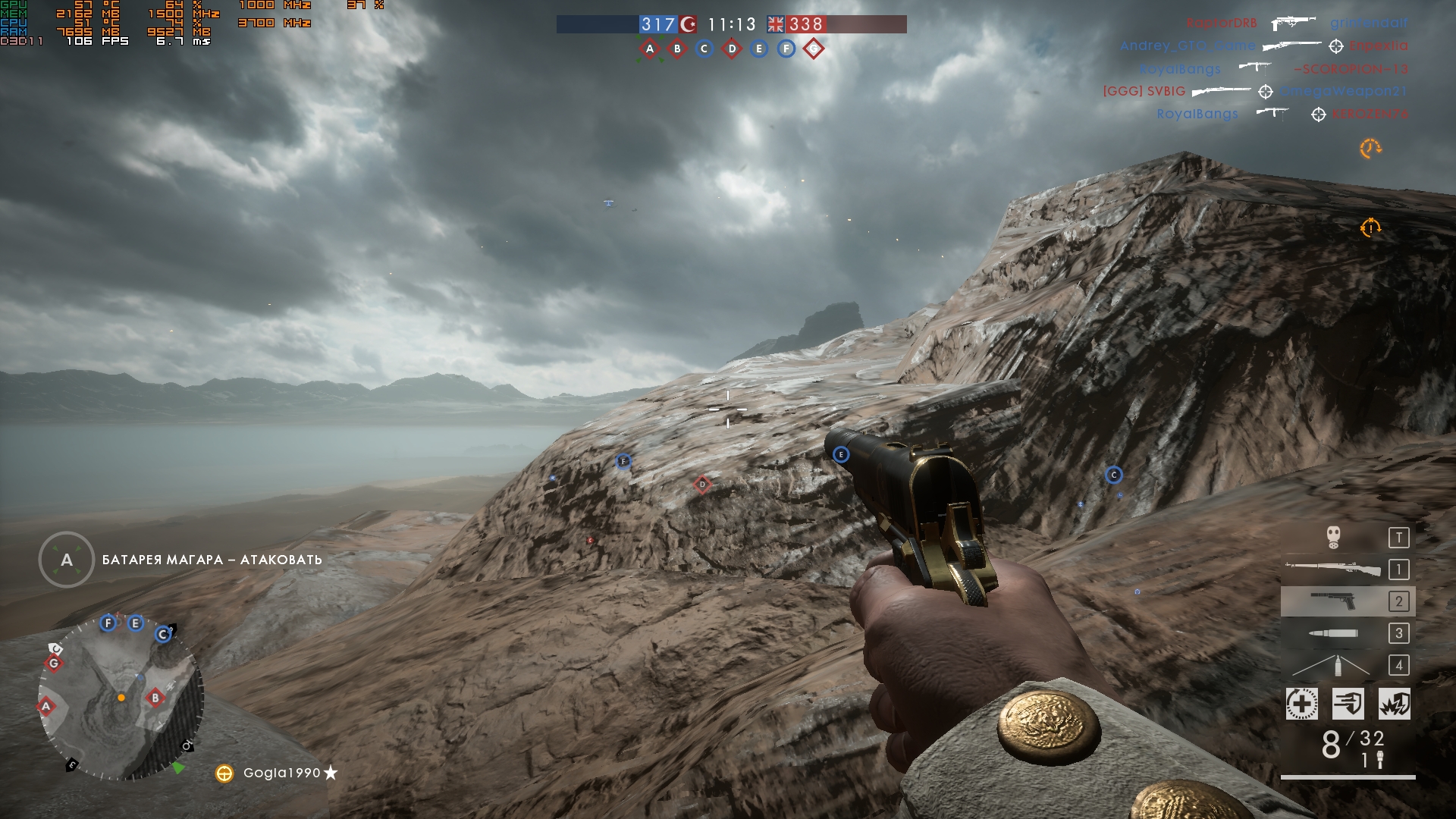Select squad member Gogla1990
Screen dimensions: 1456x819
tap(281, 773)
